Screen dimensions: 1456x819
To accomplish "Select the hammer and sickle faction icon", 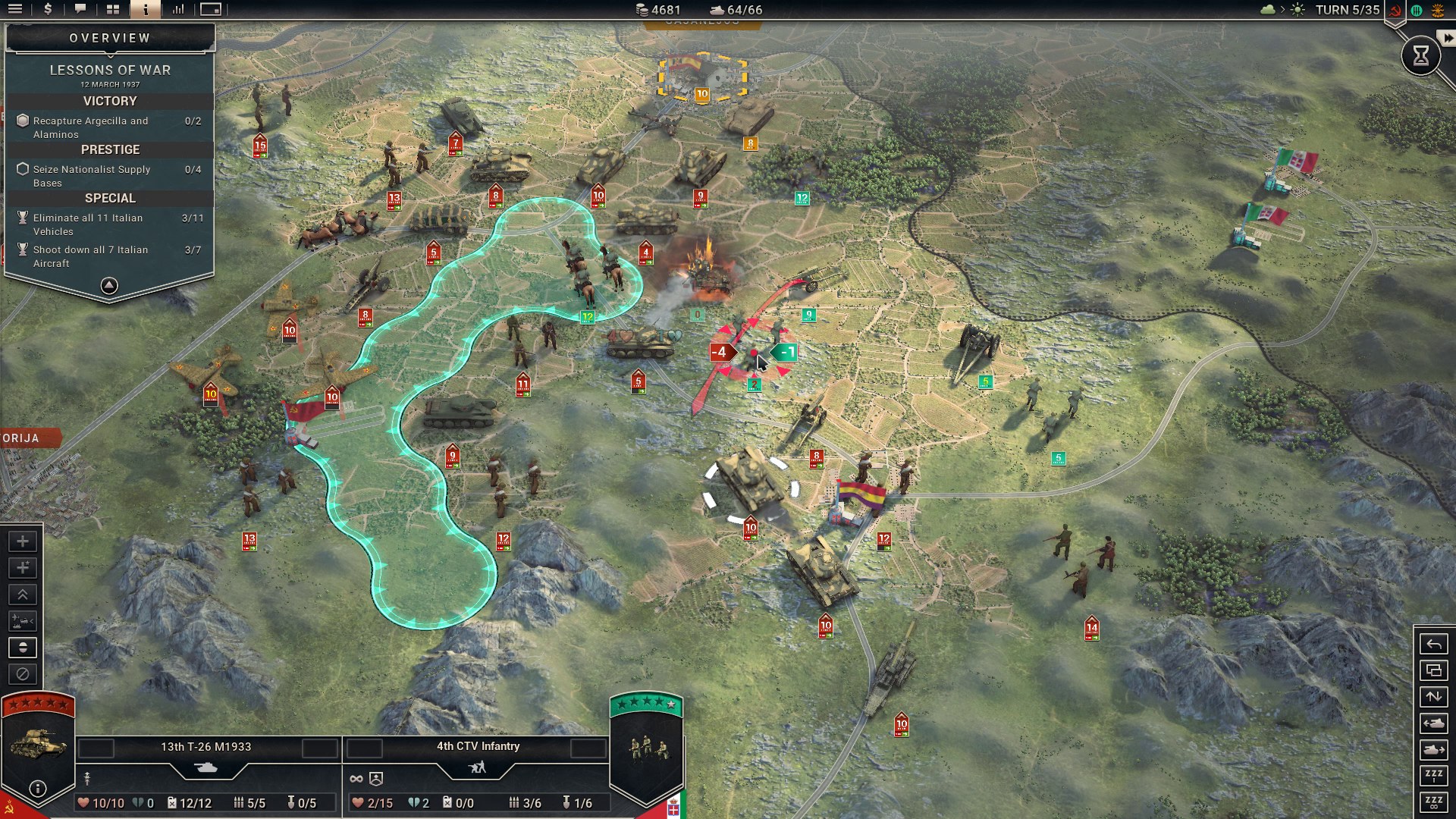I will point(1395,10).
